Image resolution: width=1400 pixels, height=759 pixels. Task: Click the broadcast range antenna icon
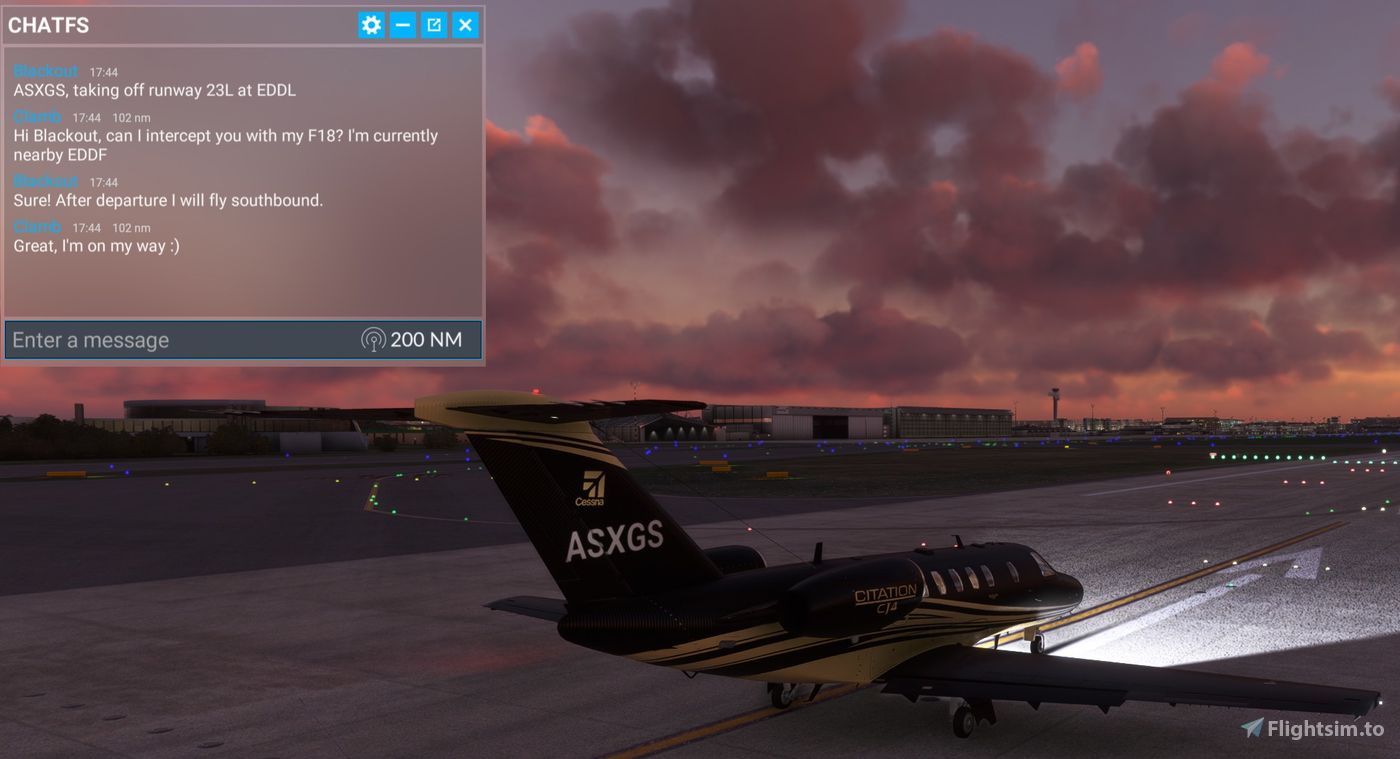click(x=373, y=339)
